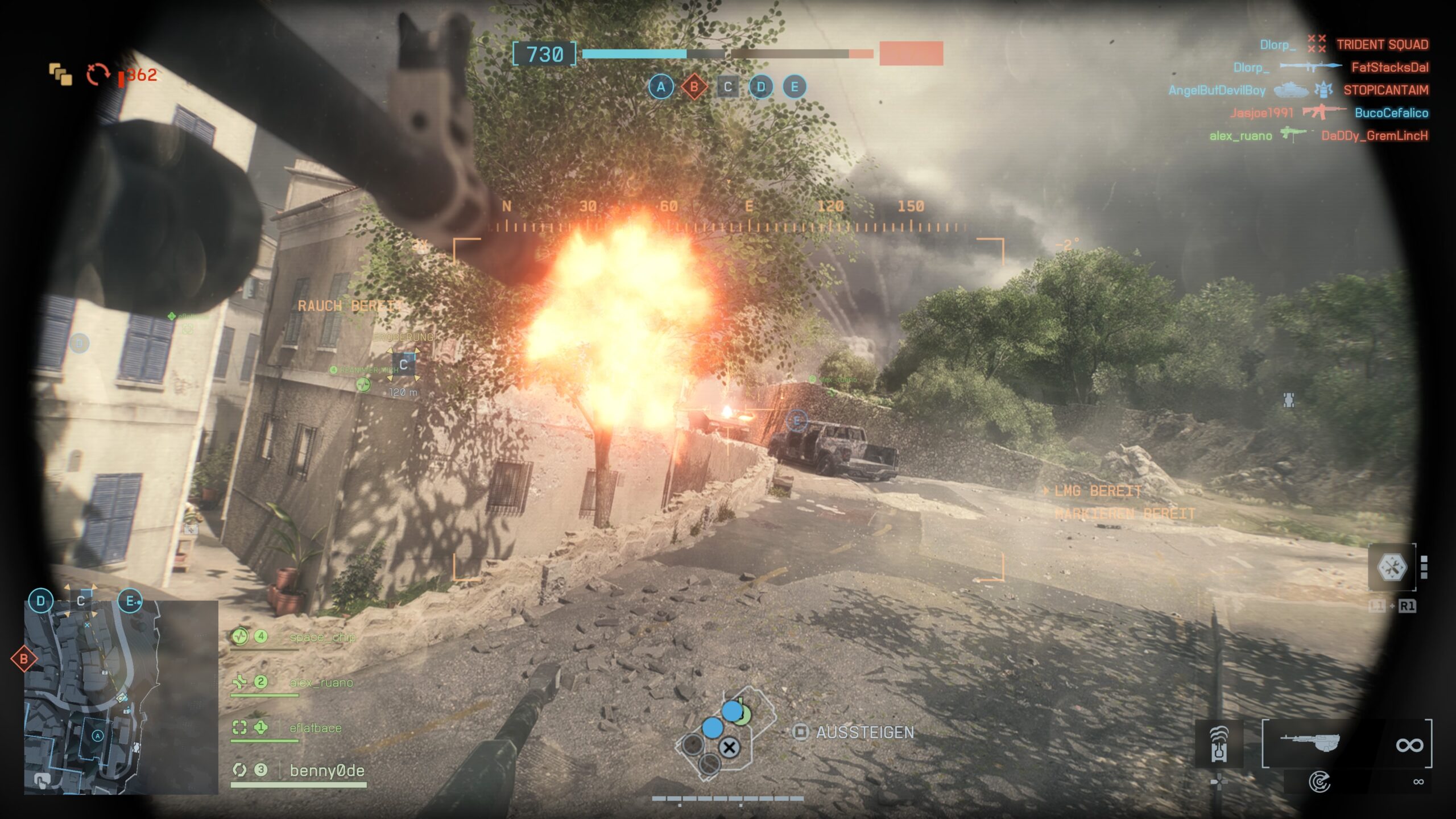Choose neutral objective C in the top bar
Screen dimensions: 1456x819
pyautogui.click(x=727, y=87)
